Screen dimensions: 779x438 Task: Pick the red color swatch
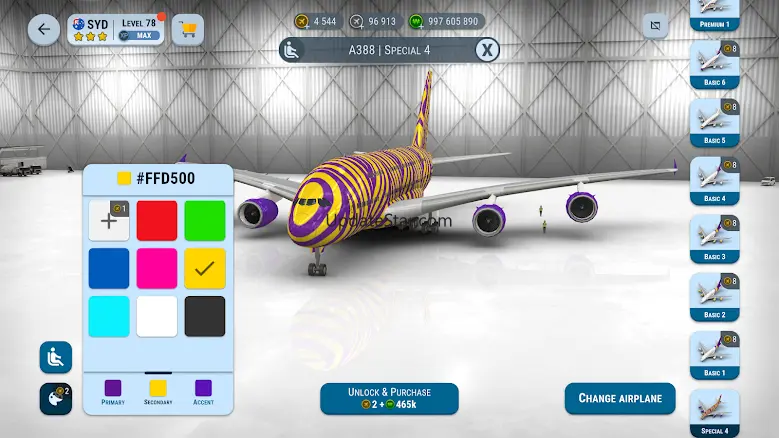[x=157, y=221]
